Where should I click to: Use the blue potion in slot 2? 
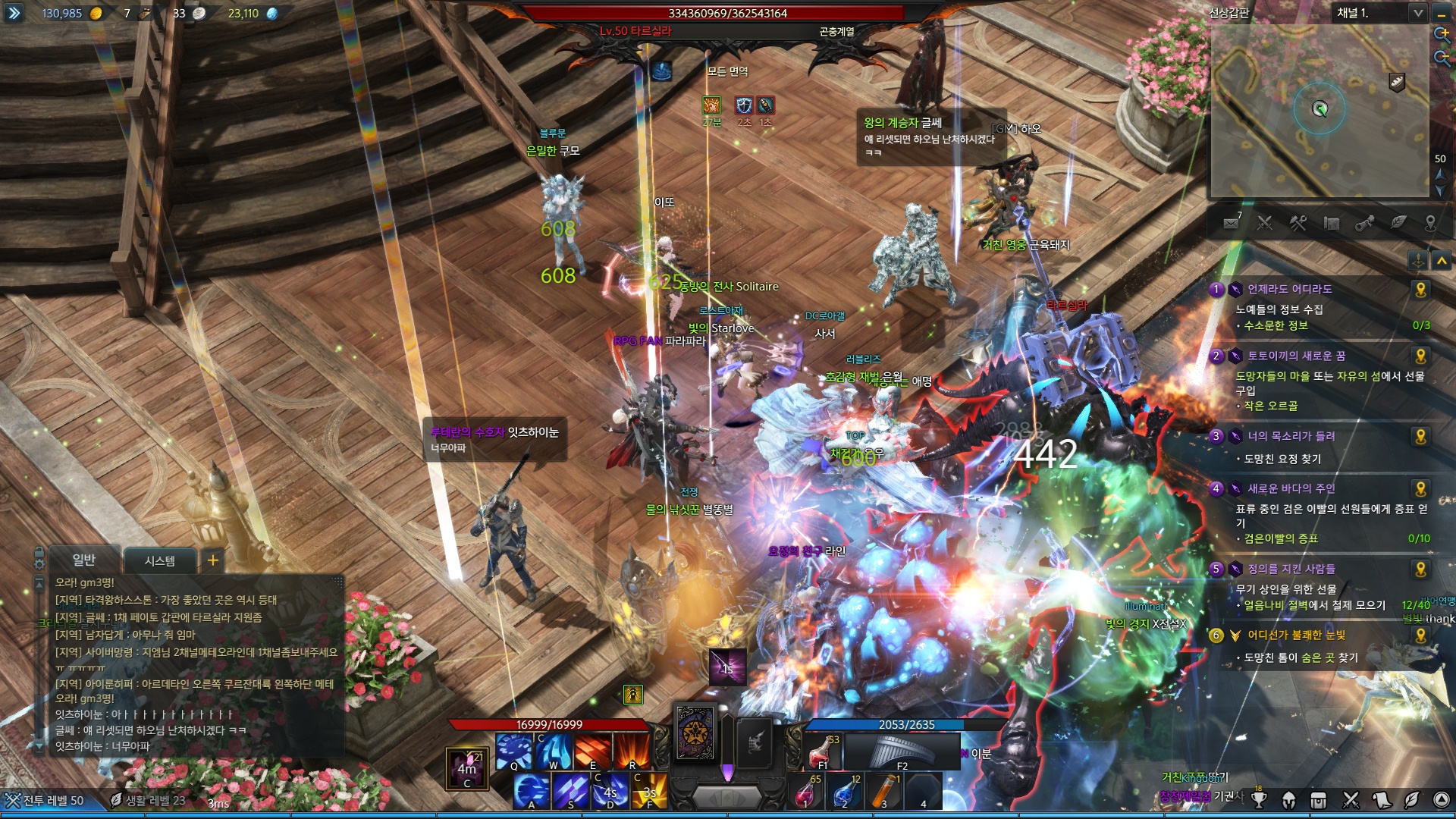point(844,792)
